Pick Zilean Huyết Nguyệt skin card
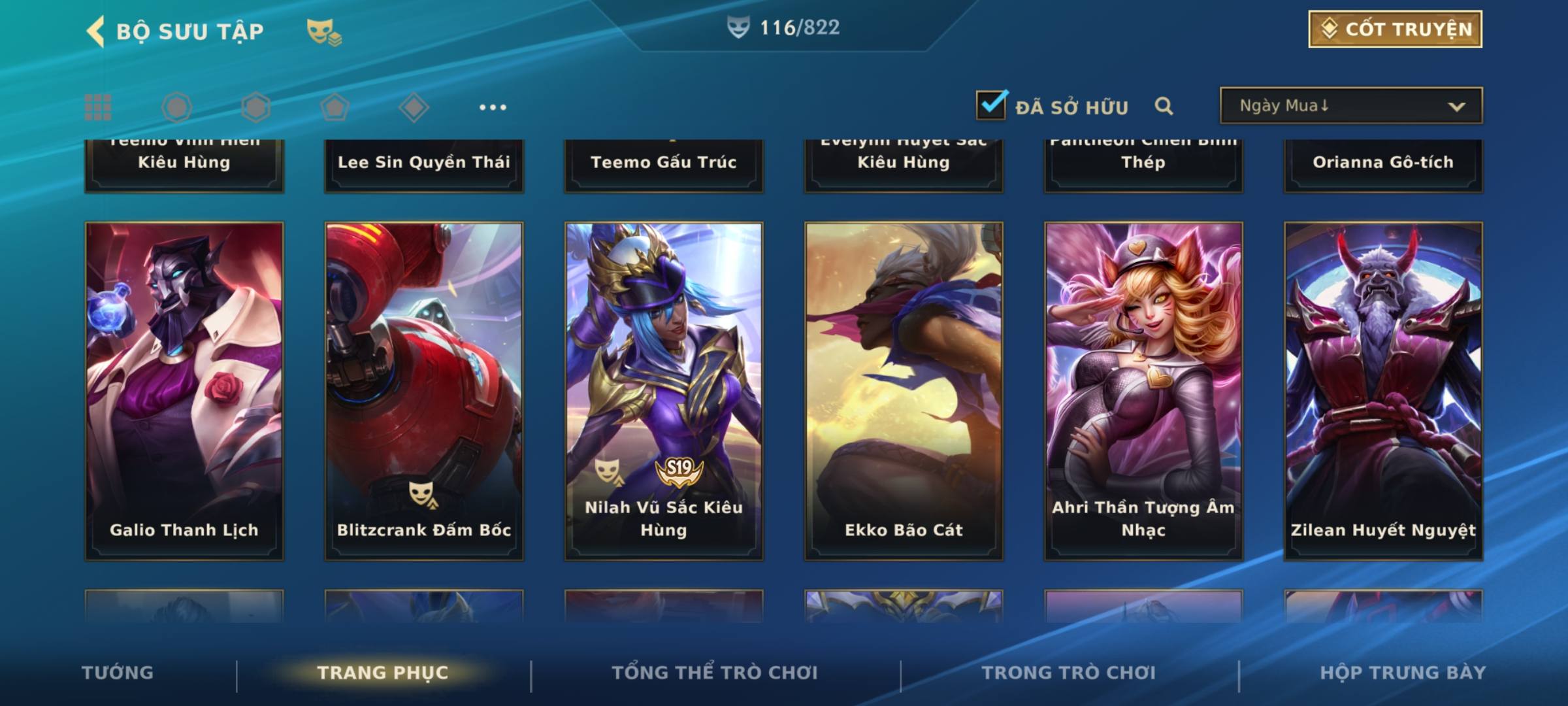Viewport: 1568px width, 706px height. (x=1383, y=391)
